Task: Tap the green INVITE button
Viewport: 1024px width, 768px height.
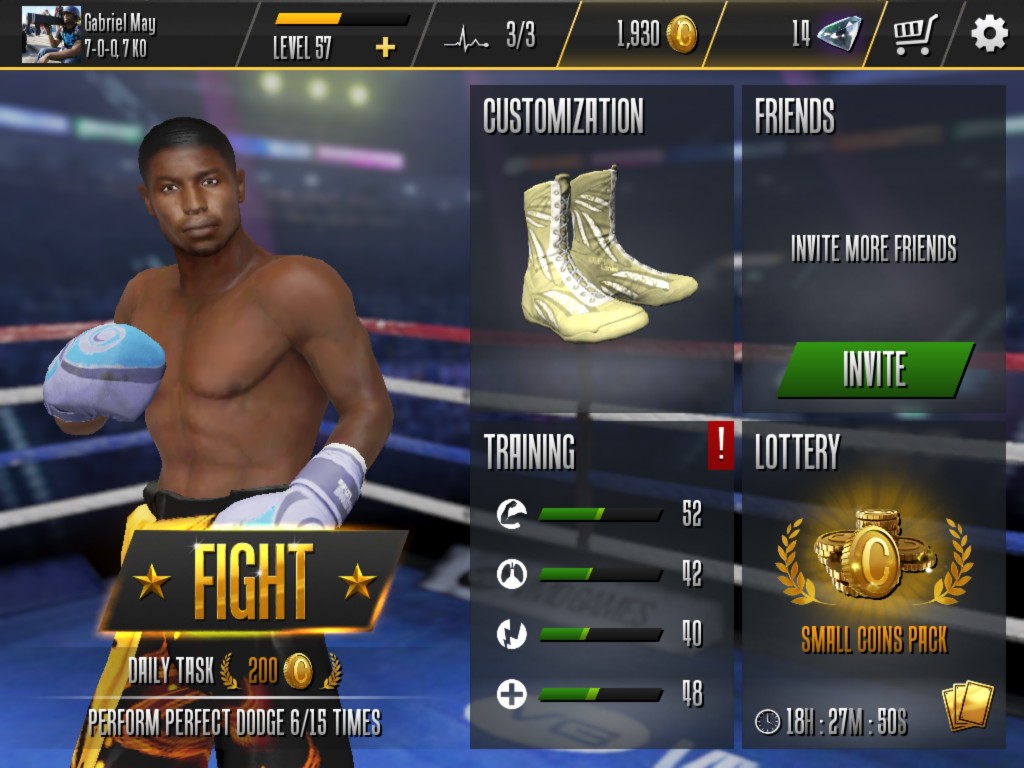Action: coord(875,369)
